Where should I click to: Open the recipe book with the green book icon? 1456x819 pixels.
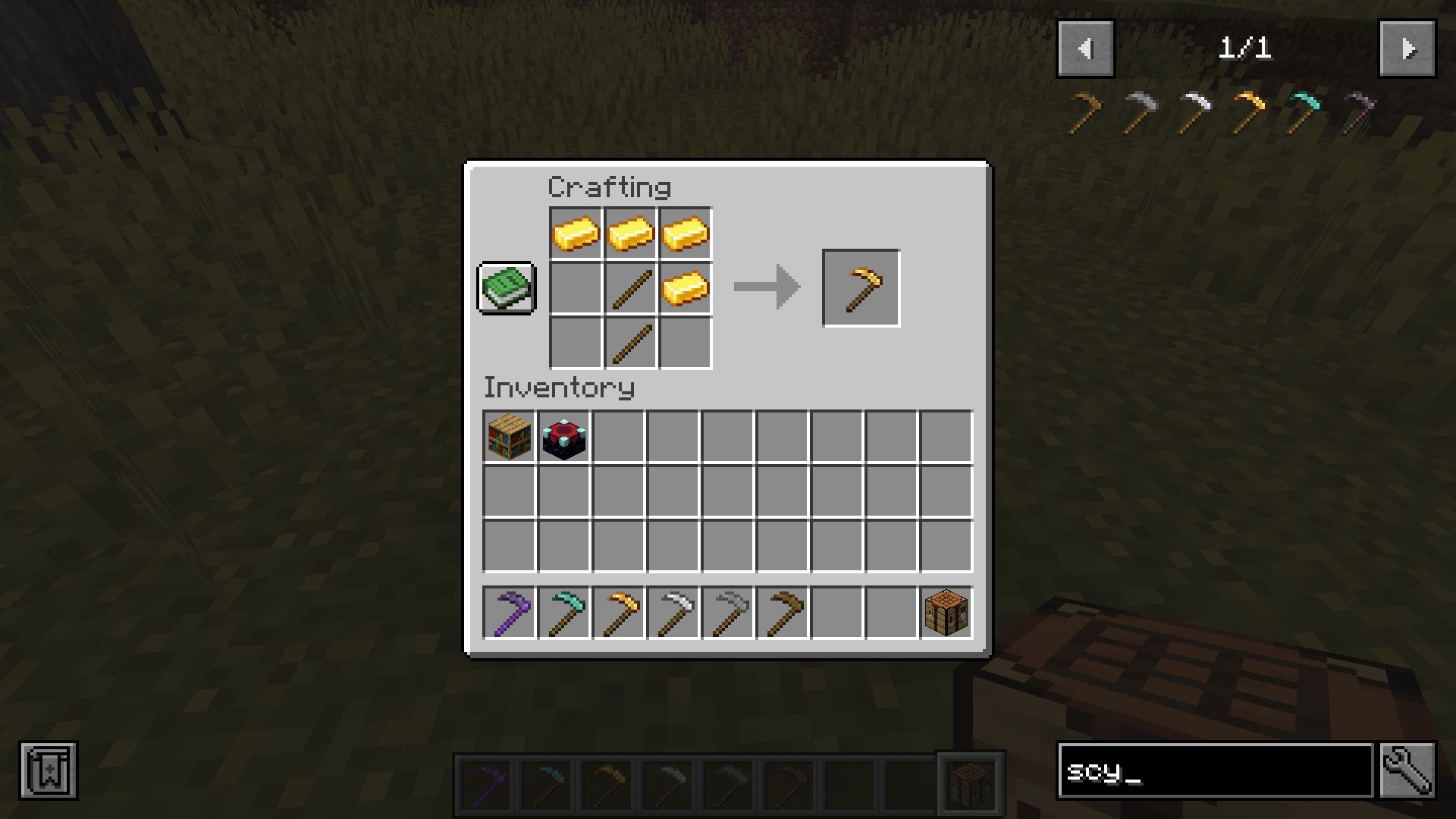point(507,289)
